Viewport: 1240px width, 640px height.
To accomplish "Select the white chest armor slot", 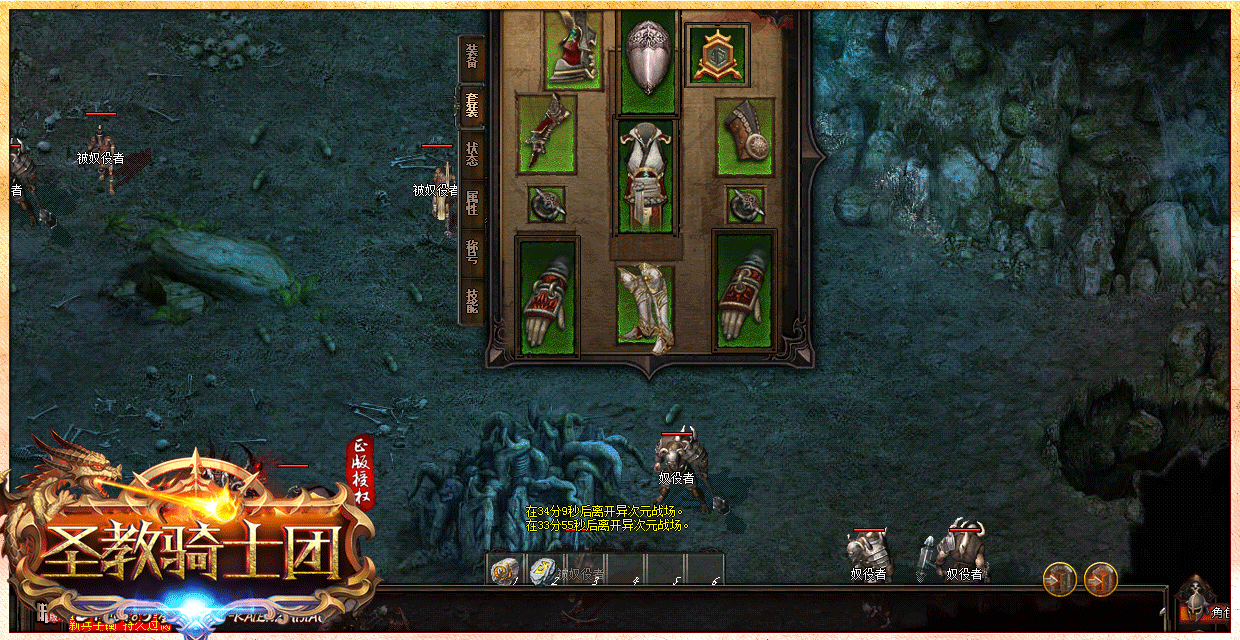I will tap(646, 176).
